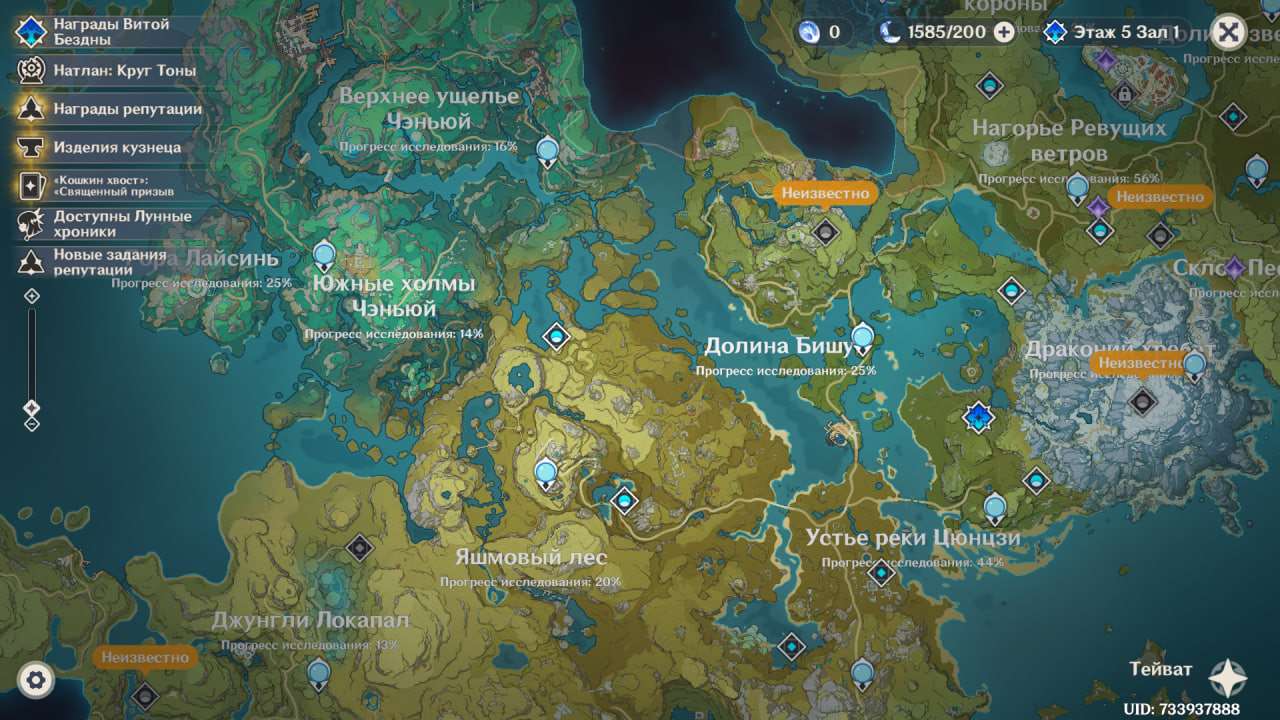Add original resin with the plus button
This screenshot has width=1280, height=720.
pyautogui.click(x=1004, y=32)
